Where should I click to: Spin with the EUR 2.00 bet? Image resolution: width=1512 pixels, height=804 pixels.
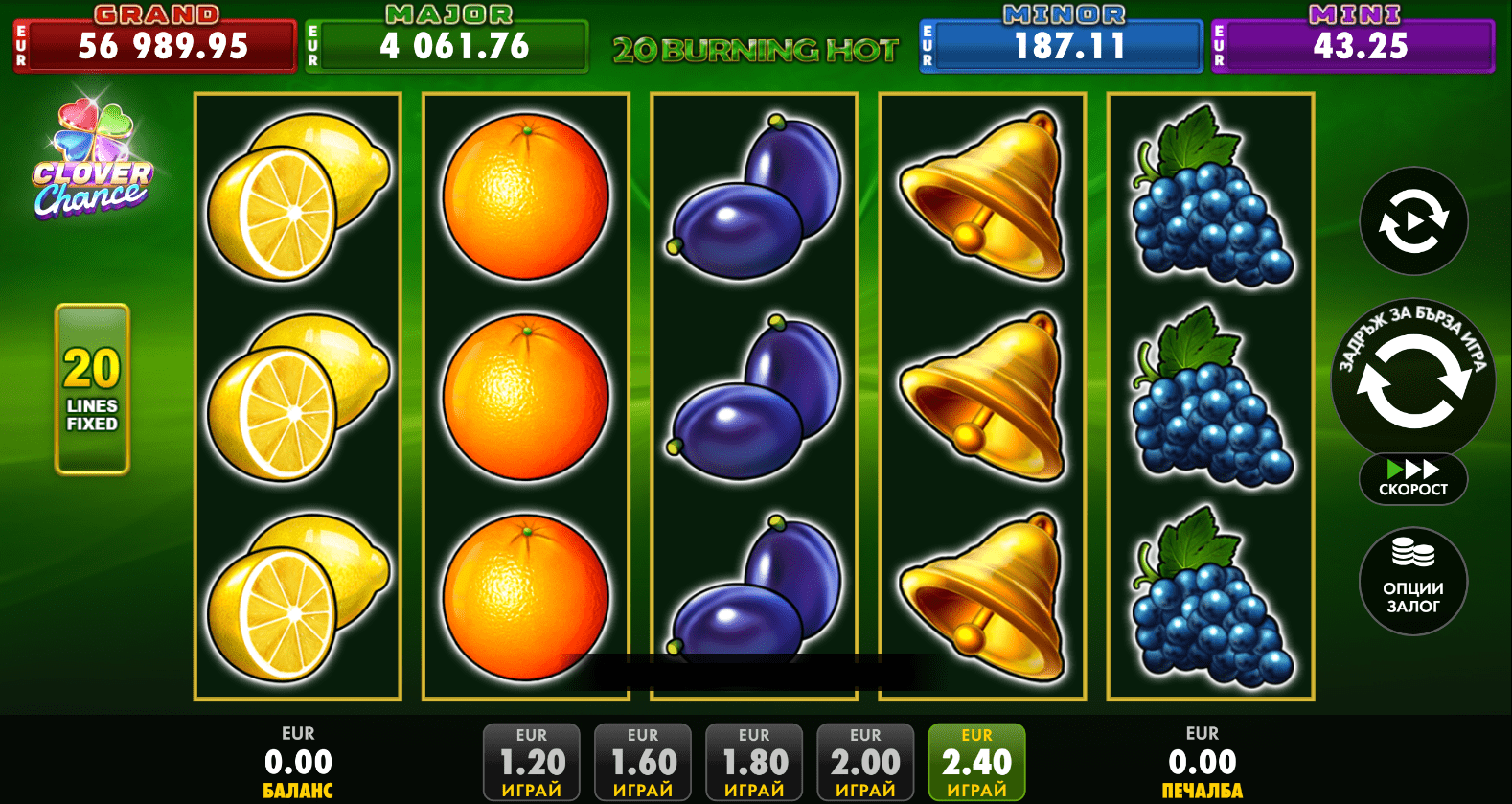[x=865, y=762]
